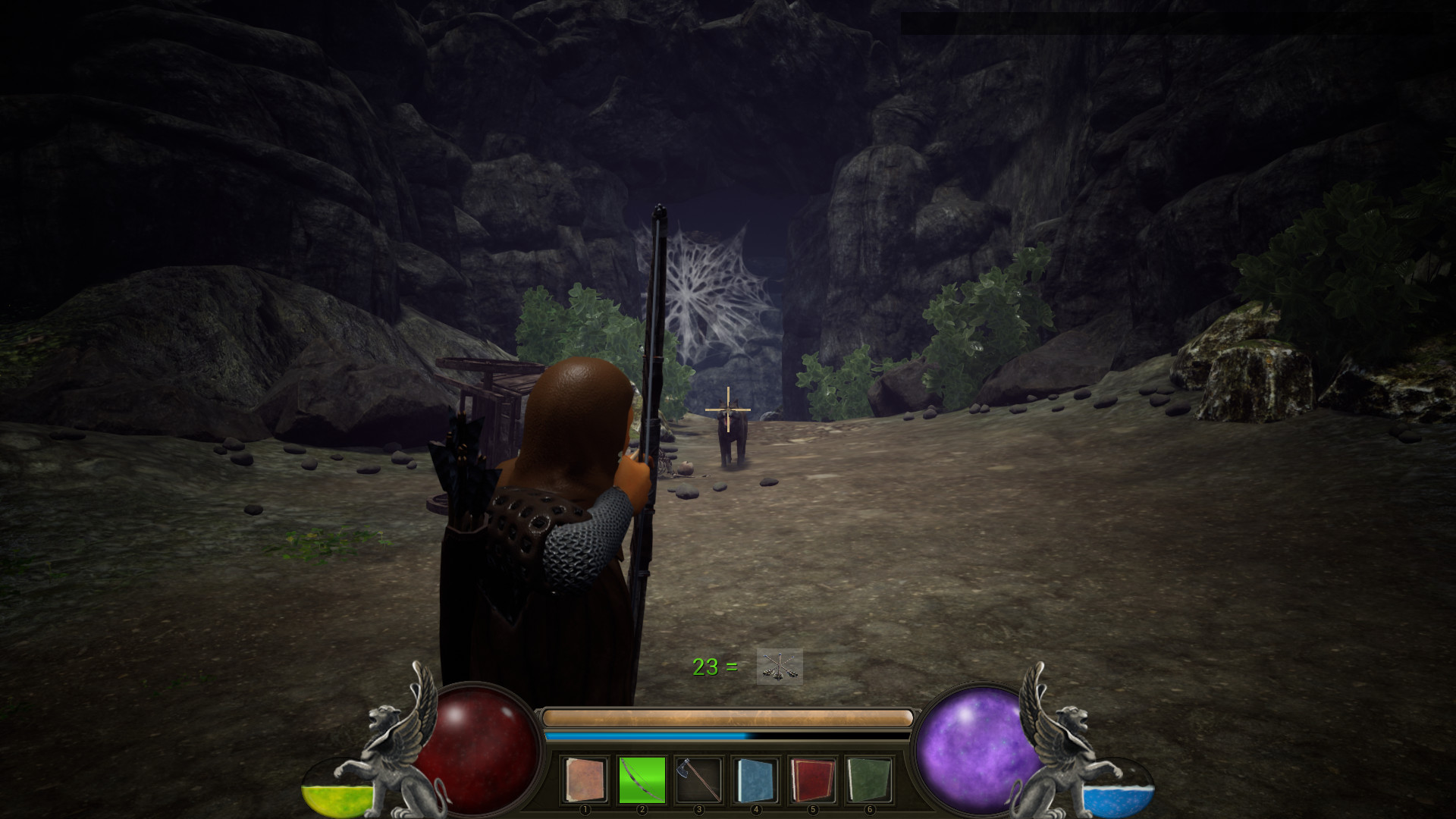Select the hotbar numbered slot labeled 1
Viewport: 1456px width, 819px height.
click(x=585, y=809)
